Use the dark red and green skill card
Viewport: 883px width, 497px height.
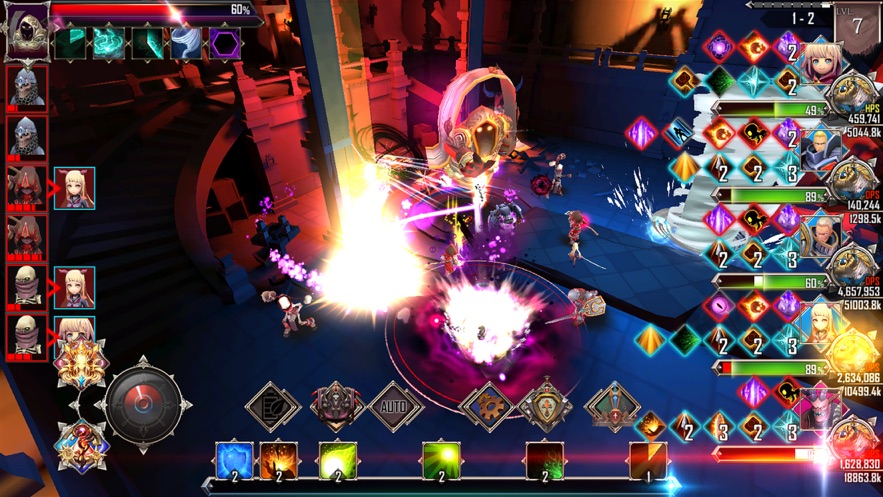click(545, 461)
